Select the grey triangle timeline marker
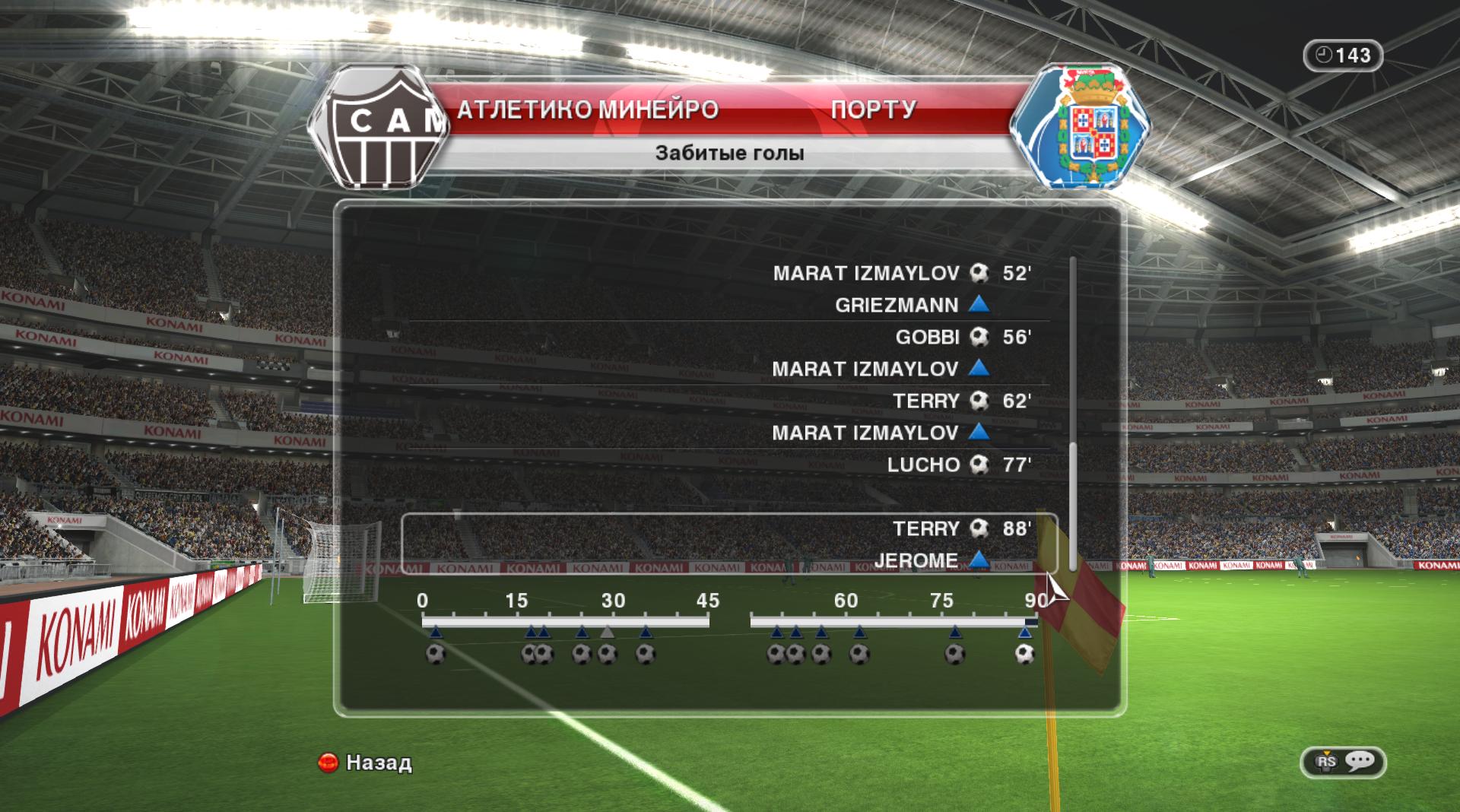Screen dimensions: 1460x812 pyautogui.click(x=607, y=632)
